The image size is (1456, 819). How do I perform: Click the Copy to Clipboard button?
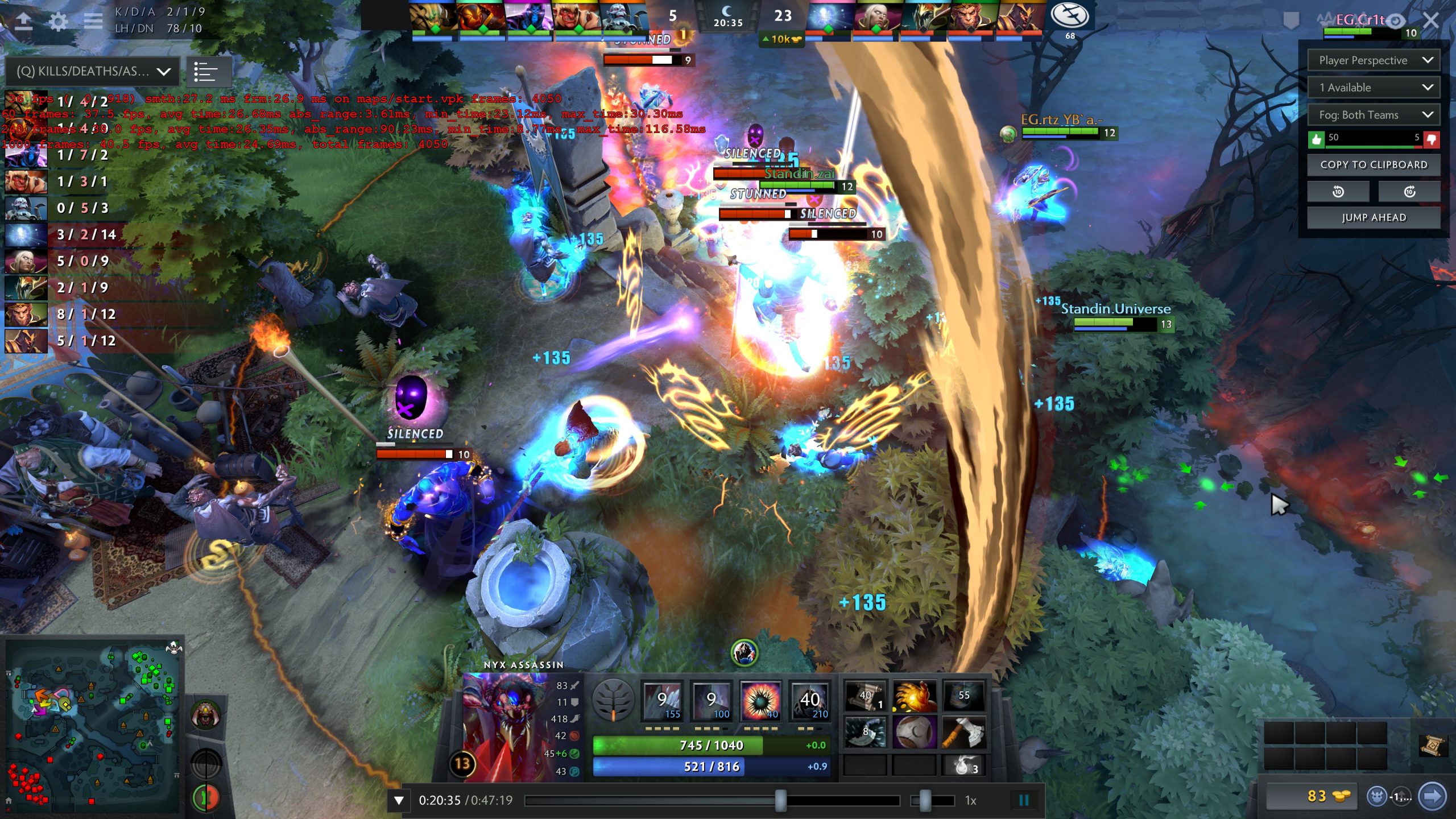pos(1374,165)
